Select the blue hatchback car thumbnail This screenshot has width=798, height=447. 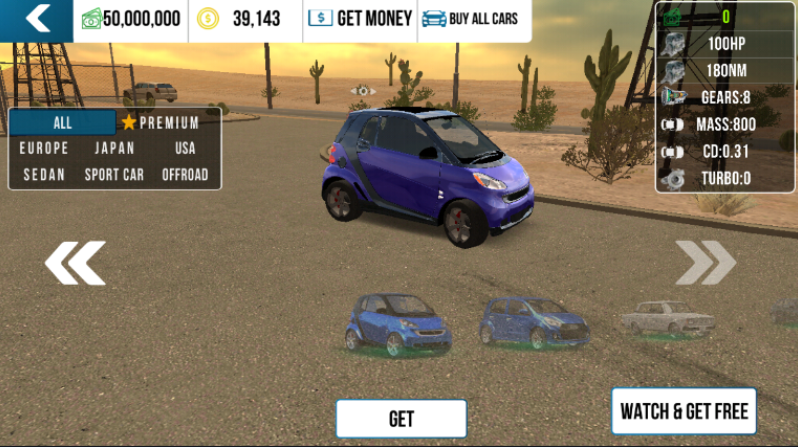point(533,322)
